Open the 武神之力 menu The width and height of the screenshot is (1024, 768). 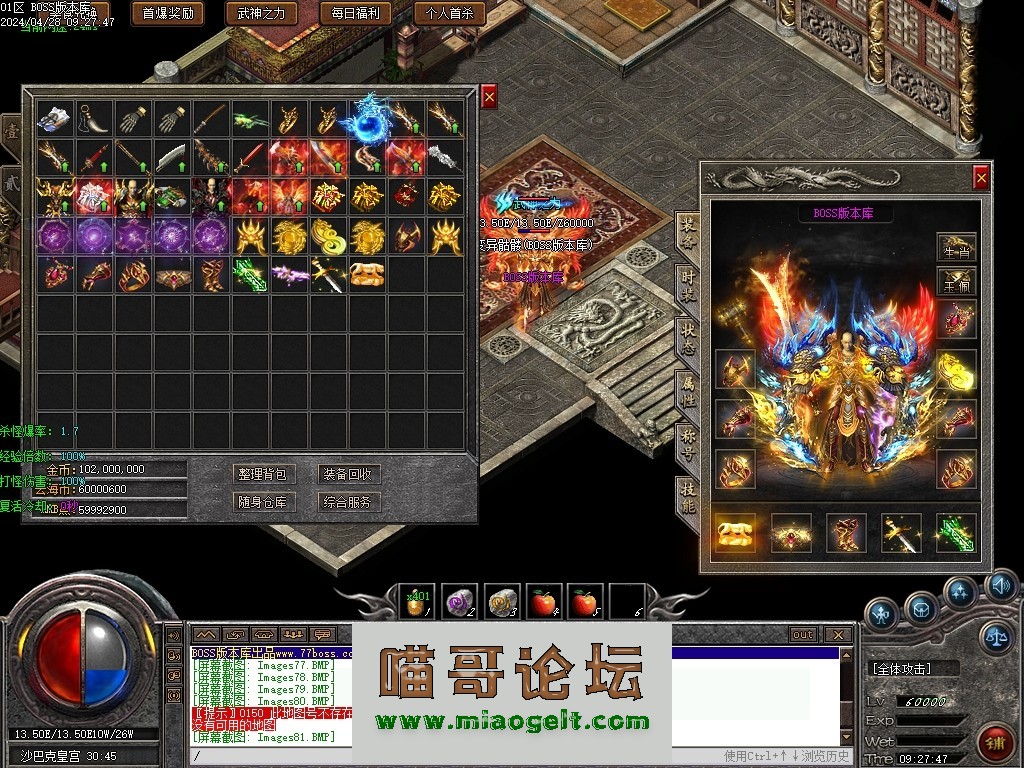(261, 13)
